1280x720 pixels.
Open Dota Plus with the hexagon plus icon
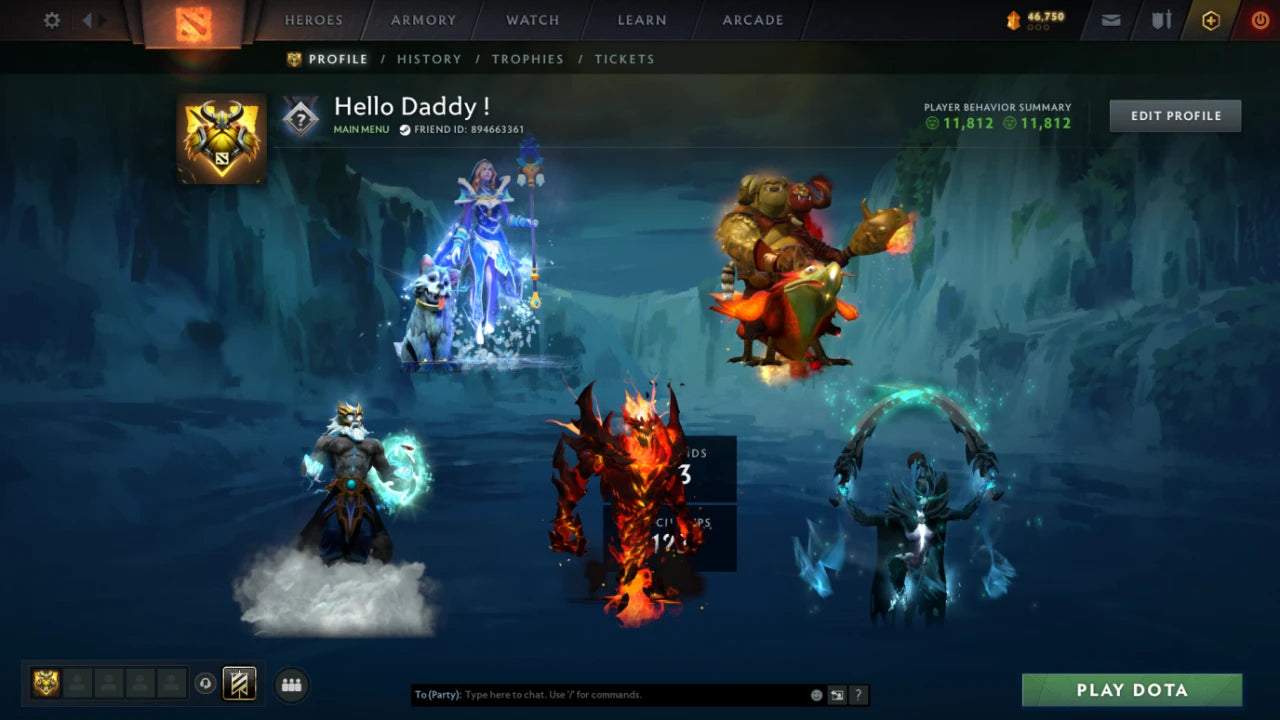(x=1210, y=19)
